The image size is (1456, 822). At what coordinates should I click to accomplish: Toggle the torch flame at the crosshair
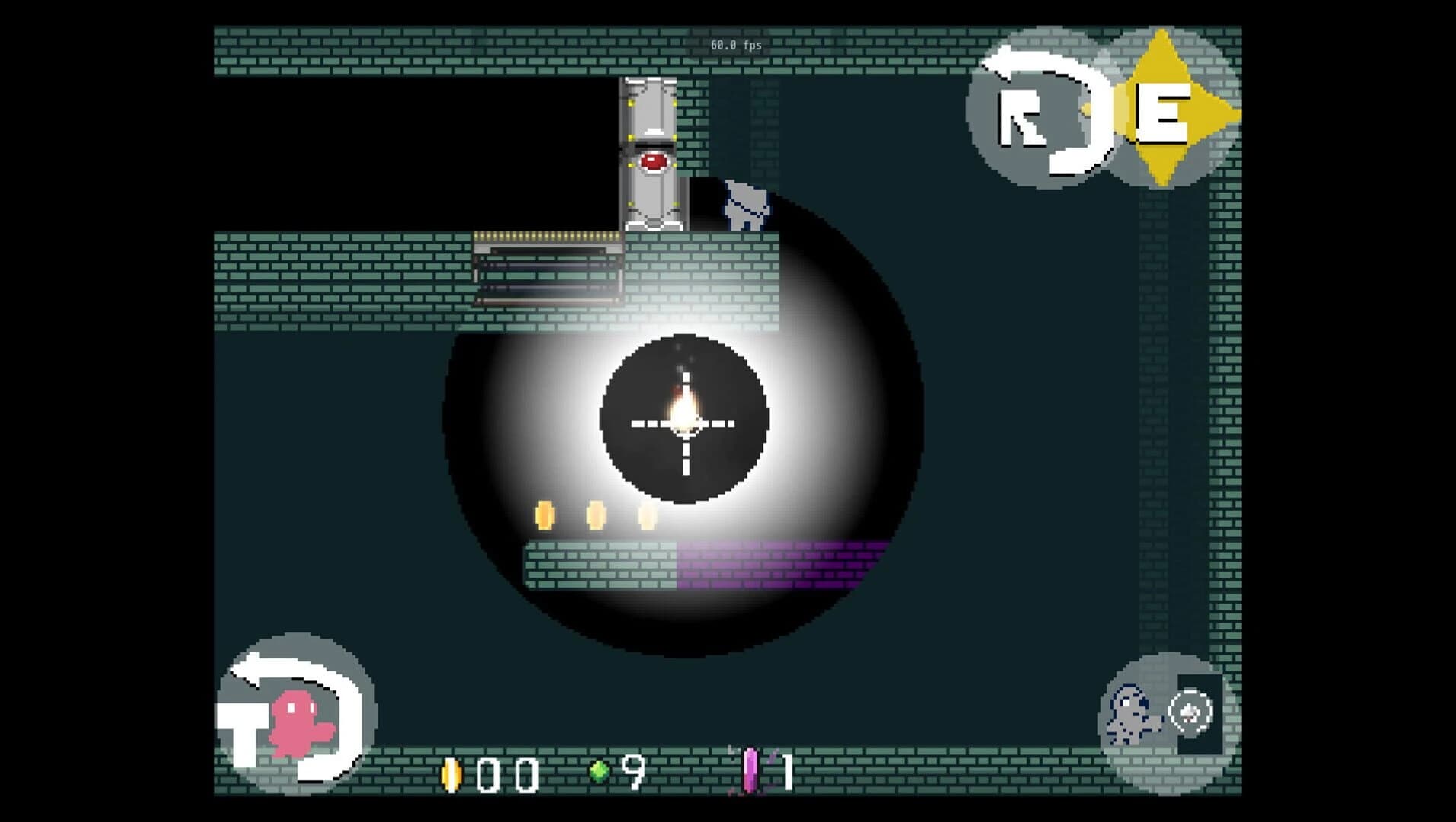pos(683,403)
